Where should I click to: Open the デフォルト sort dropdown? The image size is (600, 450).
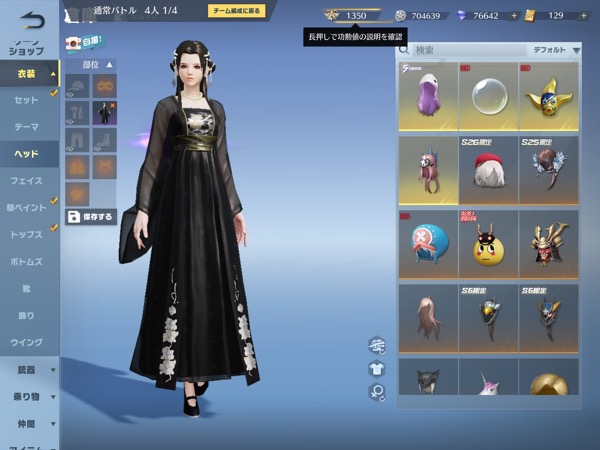tap(554, 49)
